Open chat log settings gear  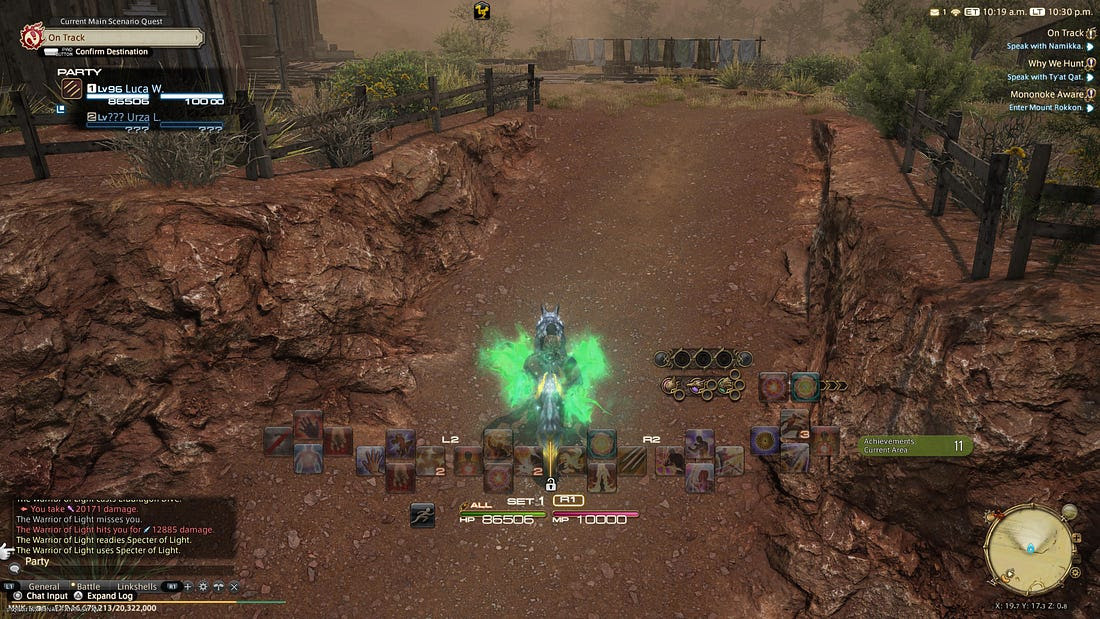tap(202, 586)
